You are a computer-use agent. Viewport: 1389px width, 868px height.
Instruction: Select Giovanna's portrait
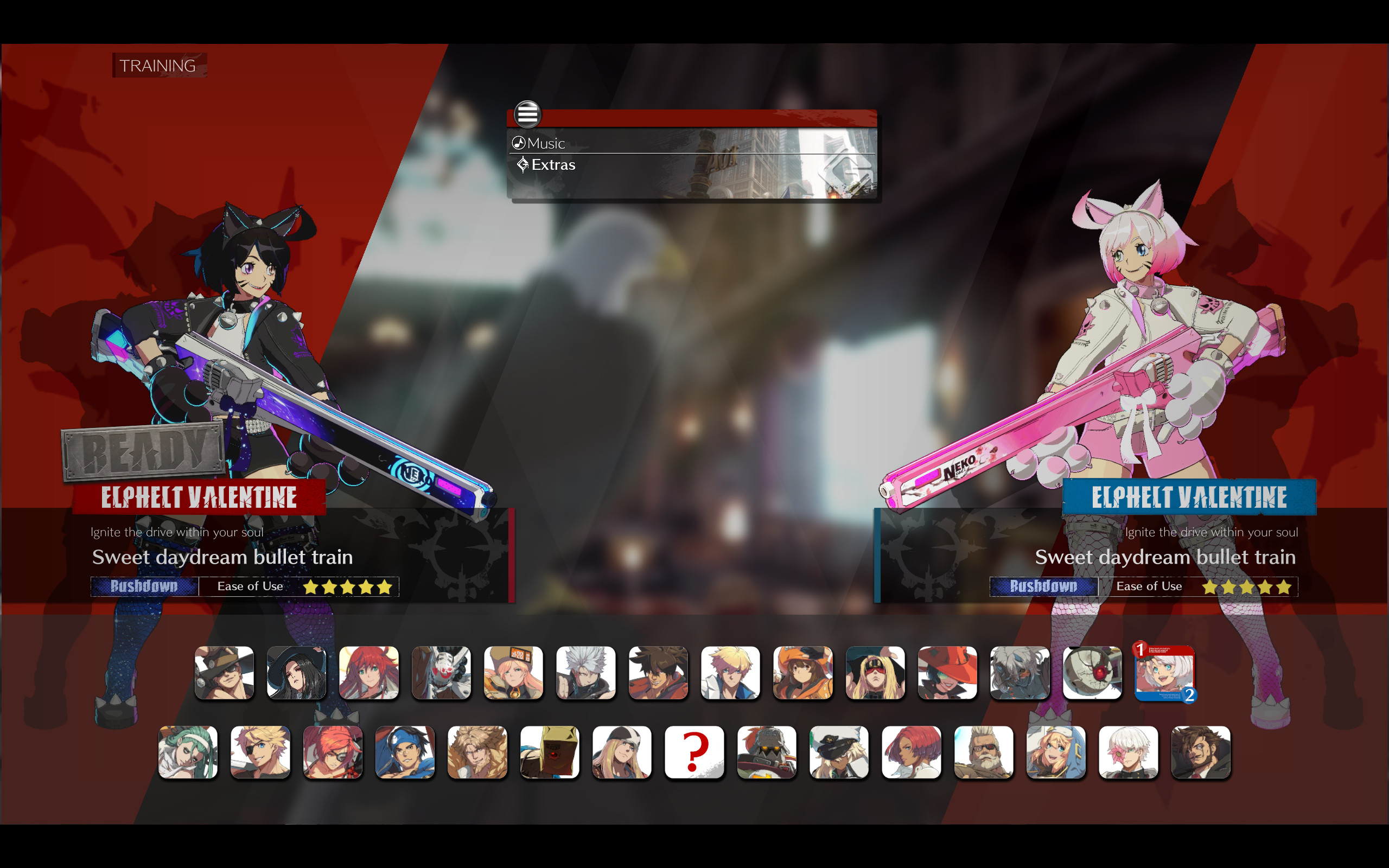911,752
